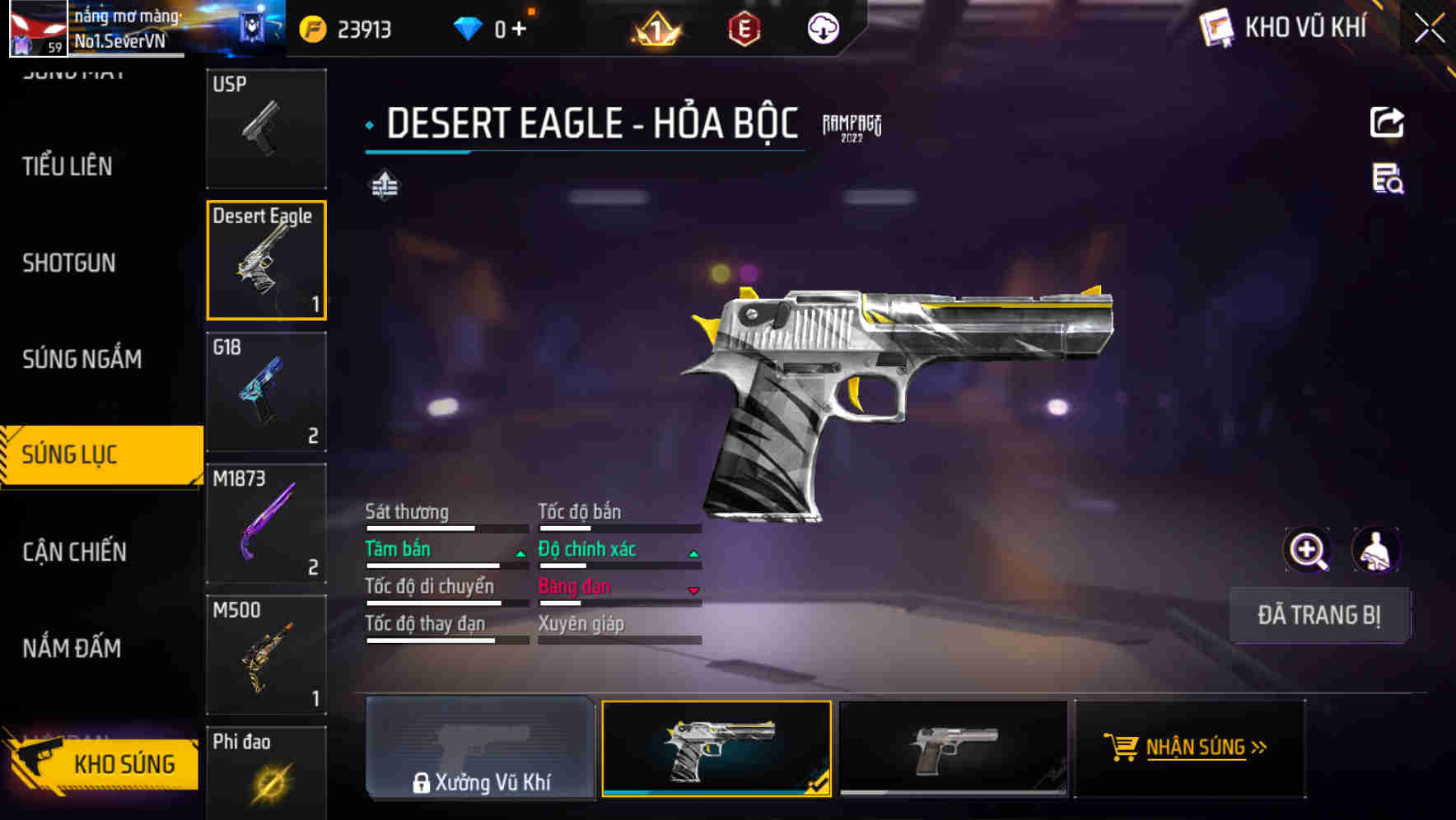Open the player profile avatar
This screenshot has height=820, width=1456.
coord(38,29)
